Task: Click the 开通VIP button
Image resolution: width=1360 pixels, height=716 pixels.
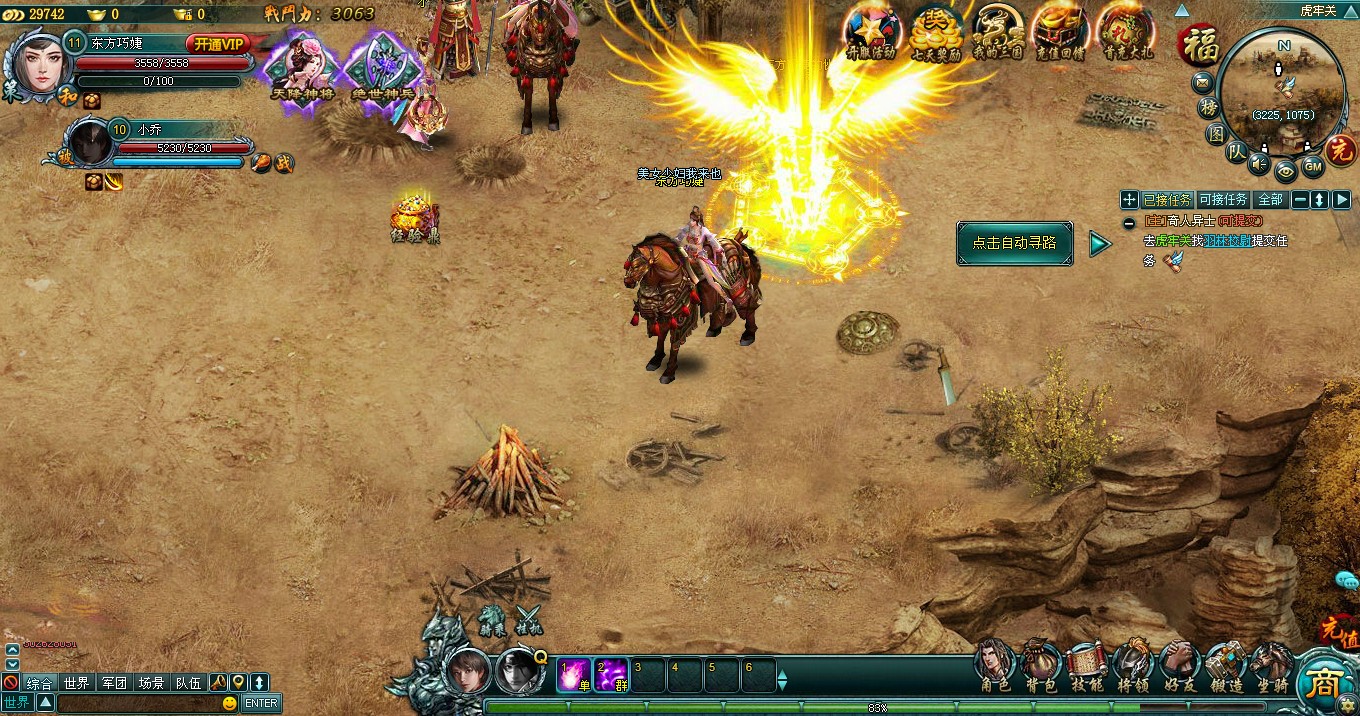Action: coord(218,44)
